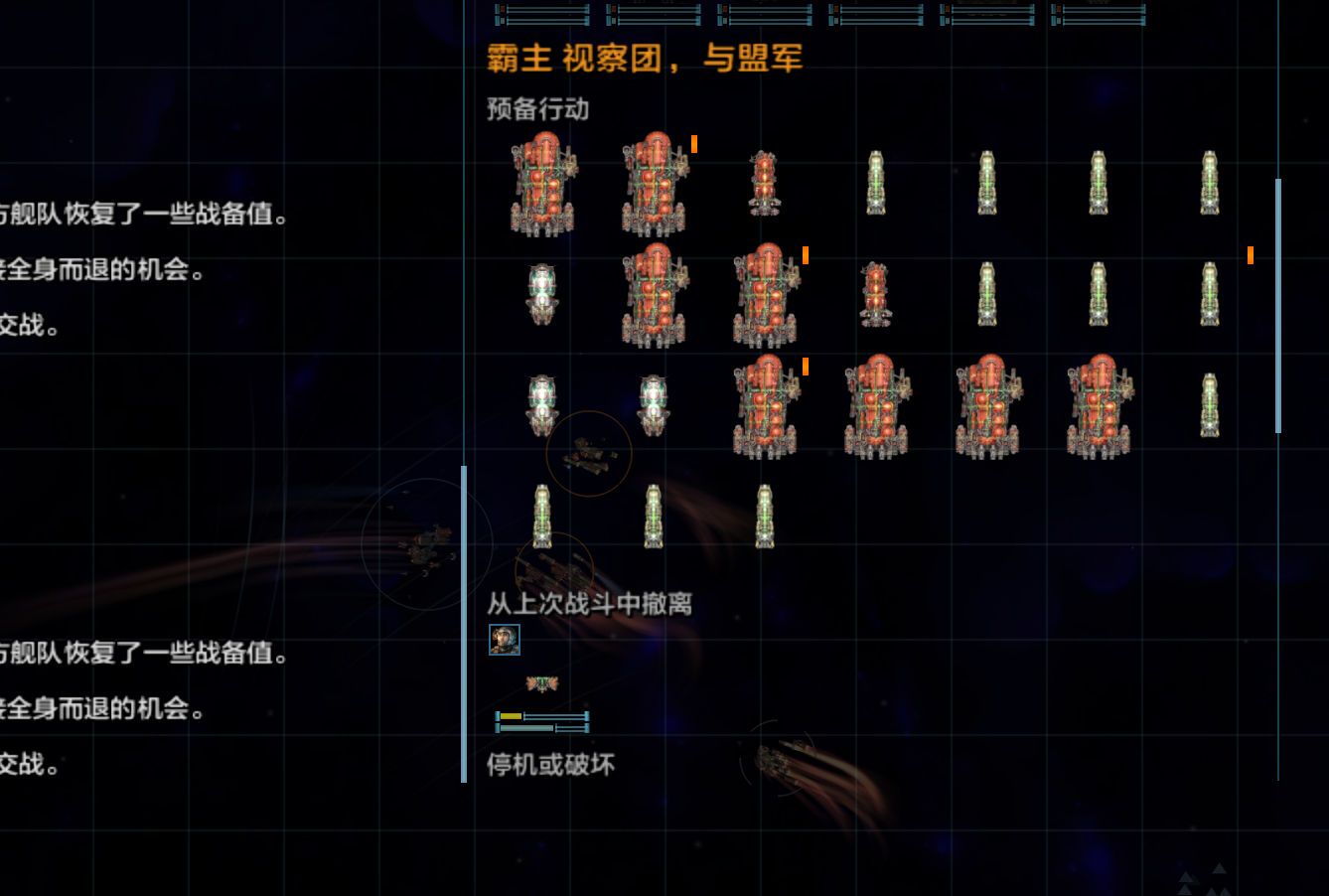Toggle the orange officer marker above the first battleship
The width and height of the screenshot is (1329, 896).
coord(692,145)
